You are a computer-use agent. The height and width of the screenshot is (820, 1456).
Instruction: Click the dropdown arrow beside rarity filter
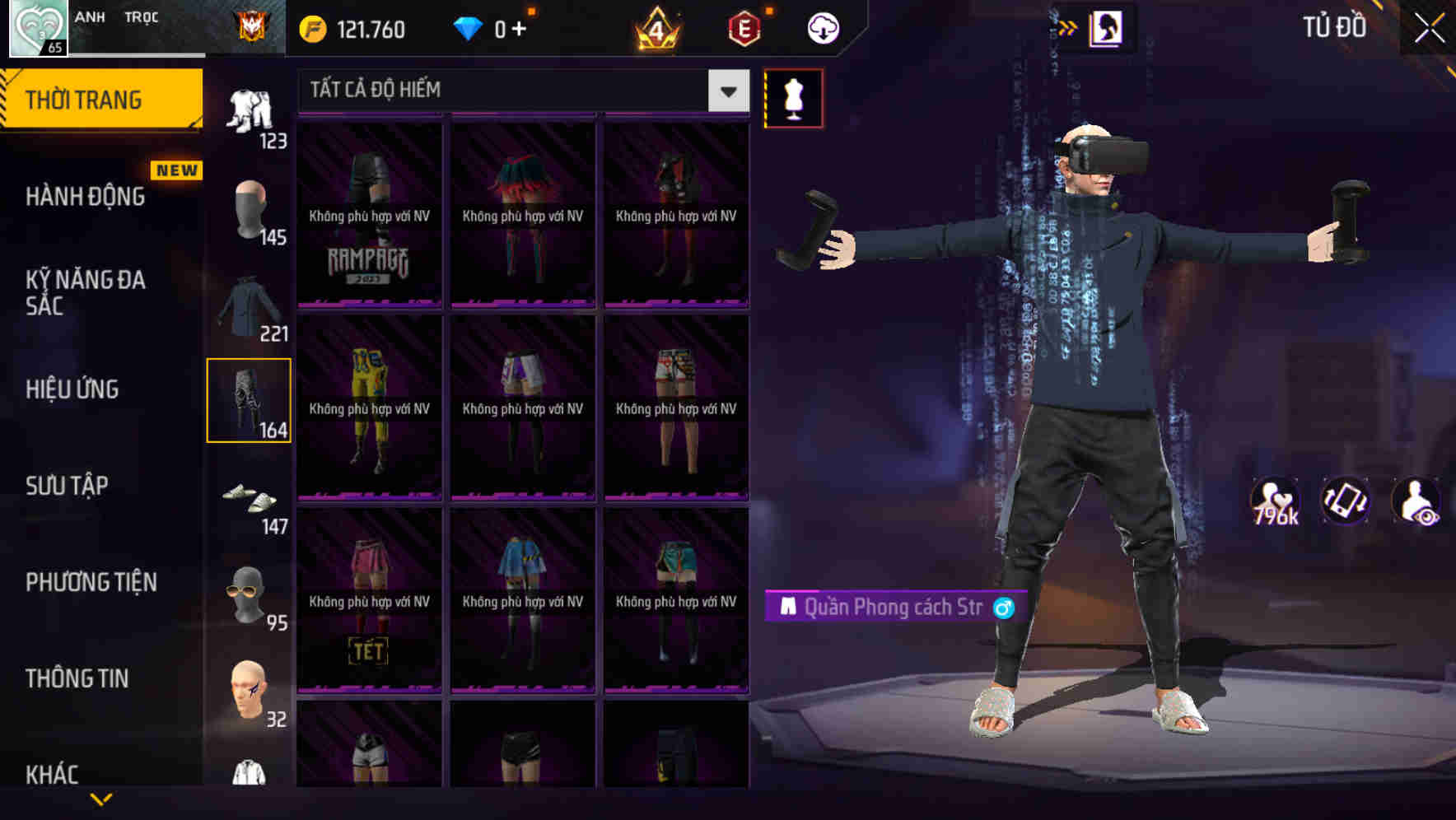pos(726,91)
